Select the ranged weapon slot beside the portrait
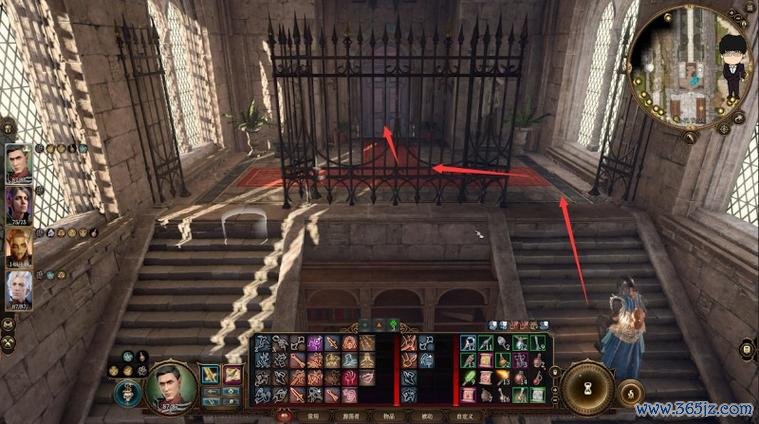This screenshot has height=424, width=759. pos(232,374)
